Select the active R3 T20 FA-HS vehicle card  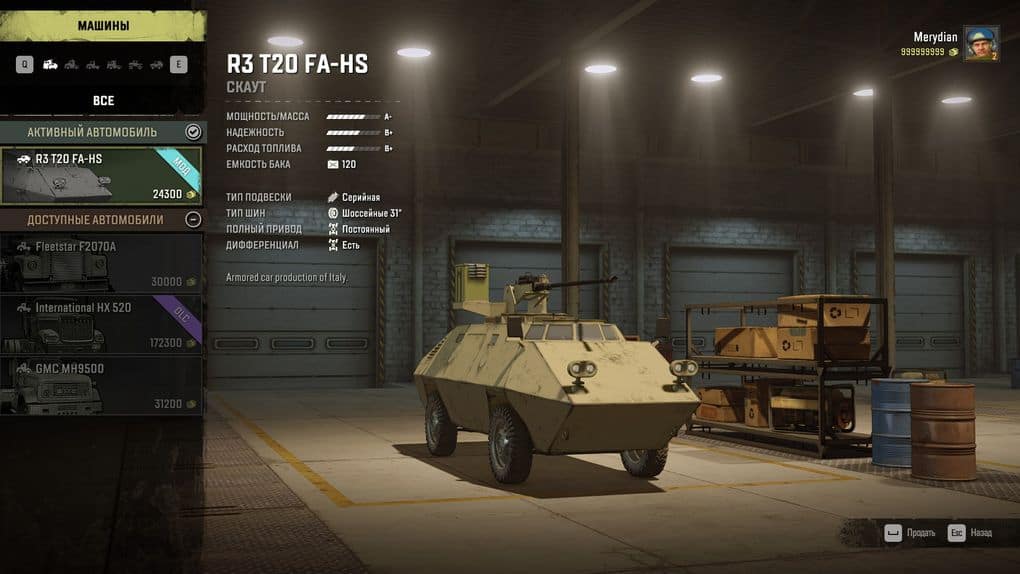(102, 176)
